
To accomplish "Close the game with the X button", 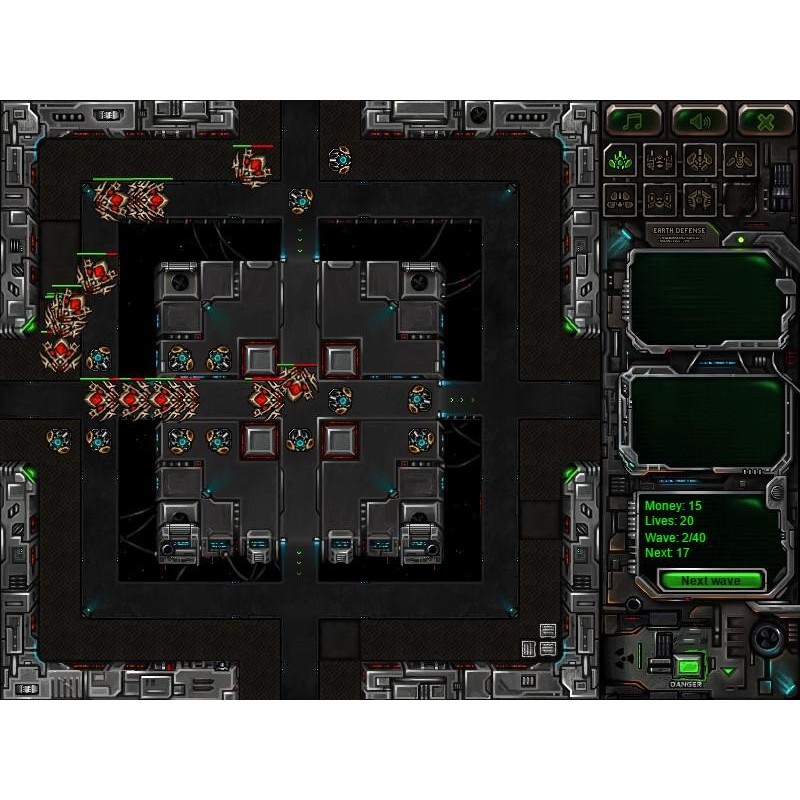I will [x=765, y=120].
